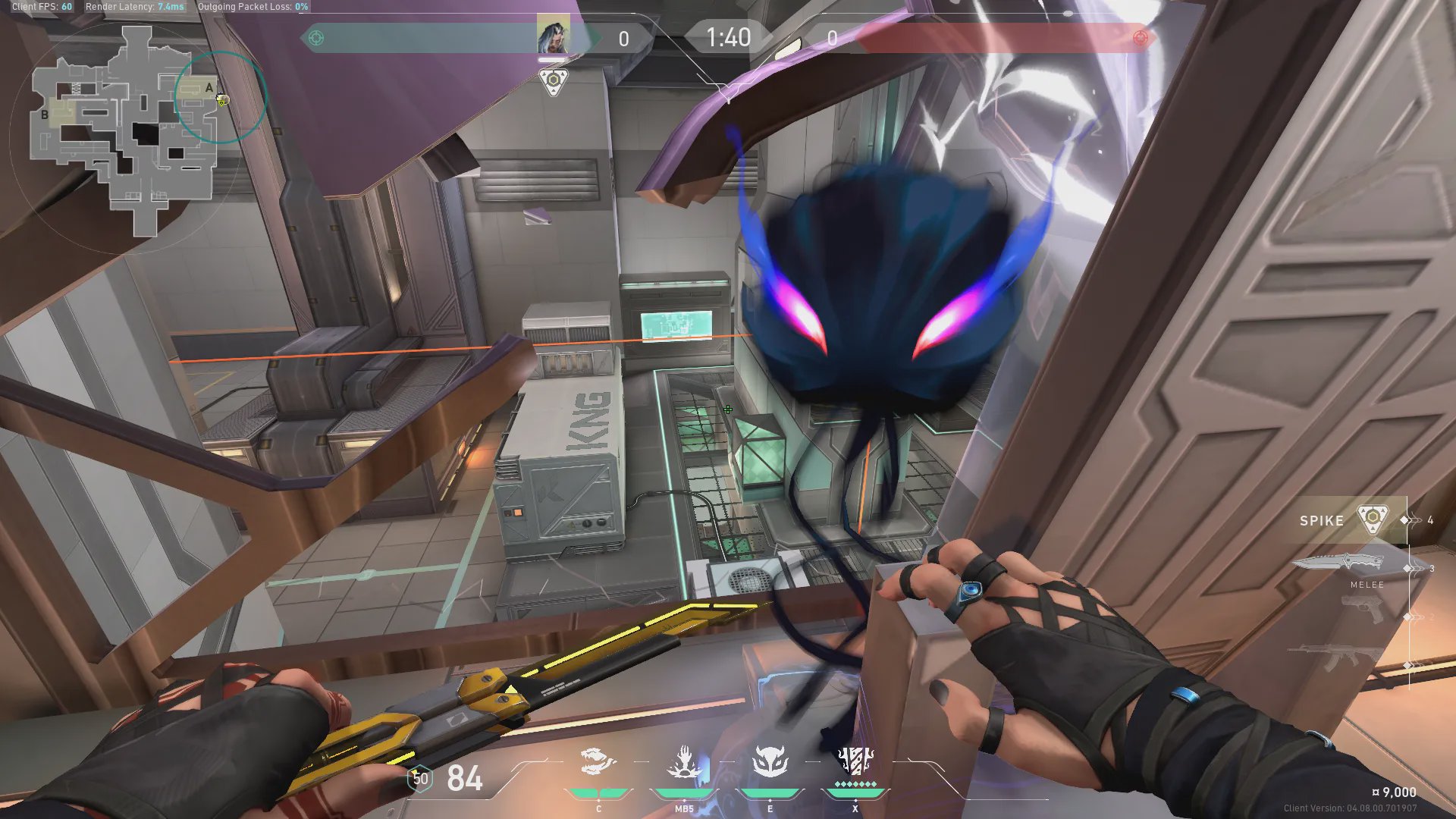Select the C ability icon
This screenshot has width=1456, height=819.
click(598, 763)
